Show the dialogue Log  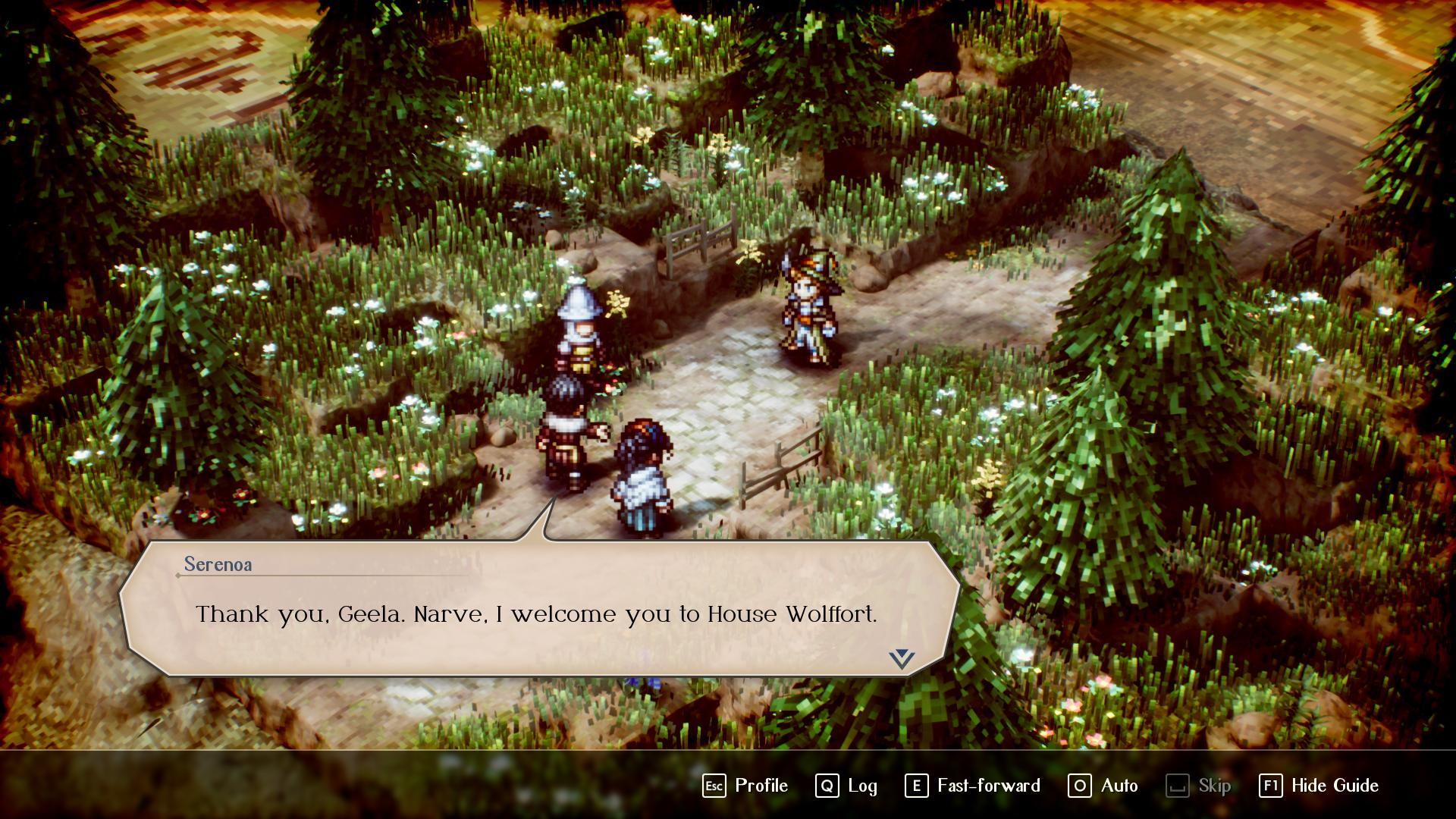(x=846, y=786)
